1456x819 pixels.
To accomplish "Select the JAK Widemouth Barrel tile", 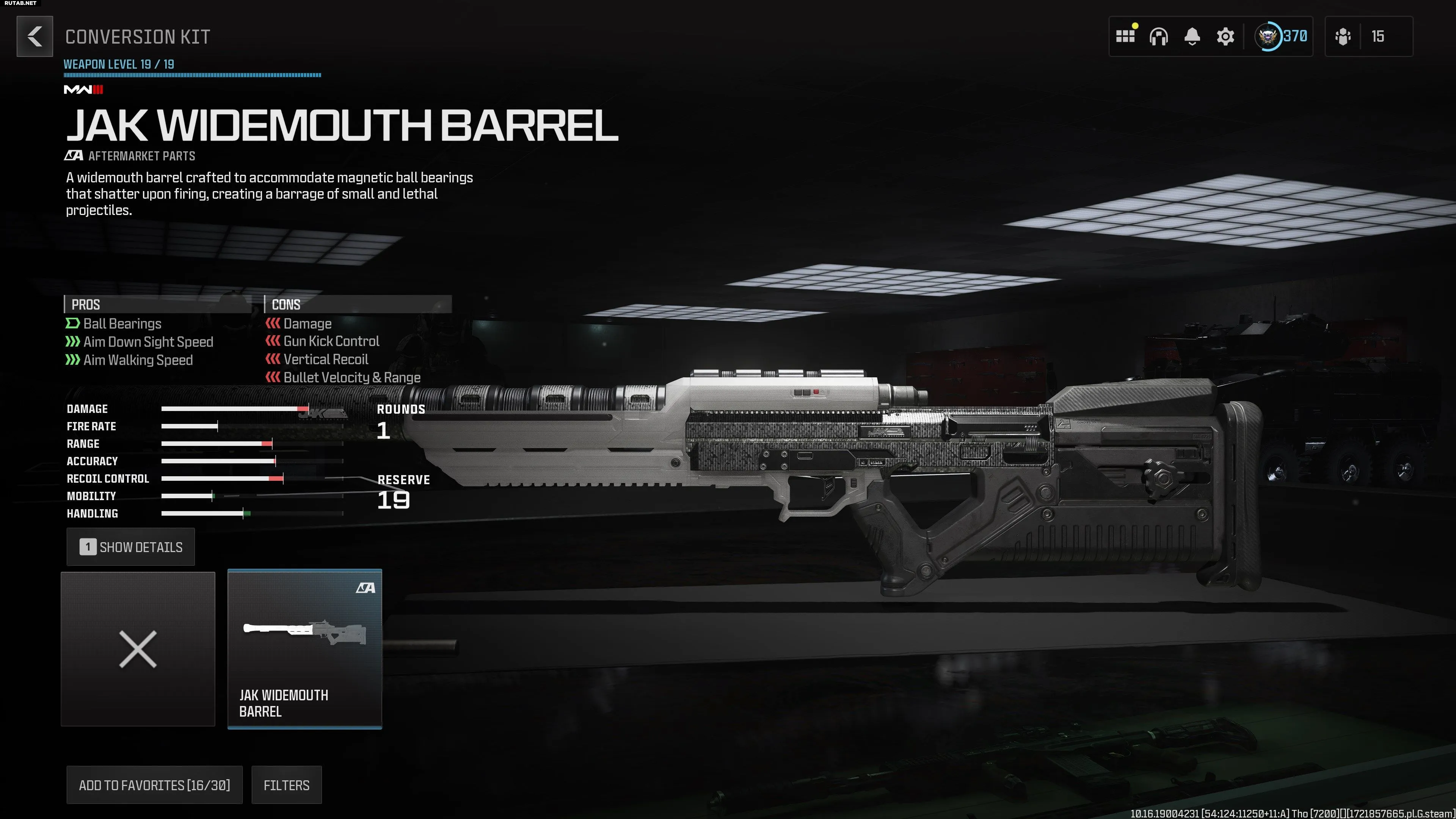I will [304, 649].
